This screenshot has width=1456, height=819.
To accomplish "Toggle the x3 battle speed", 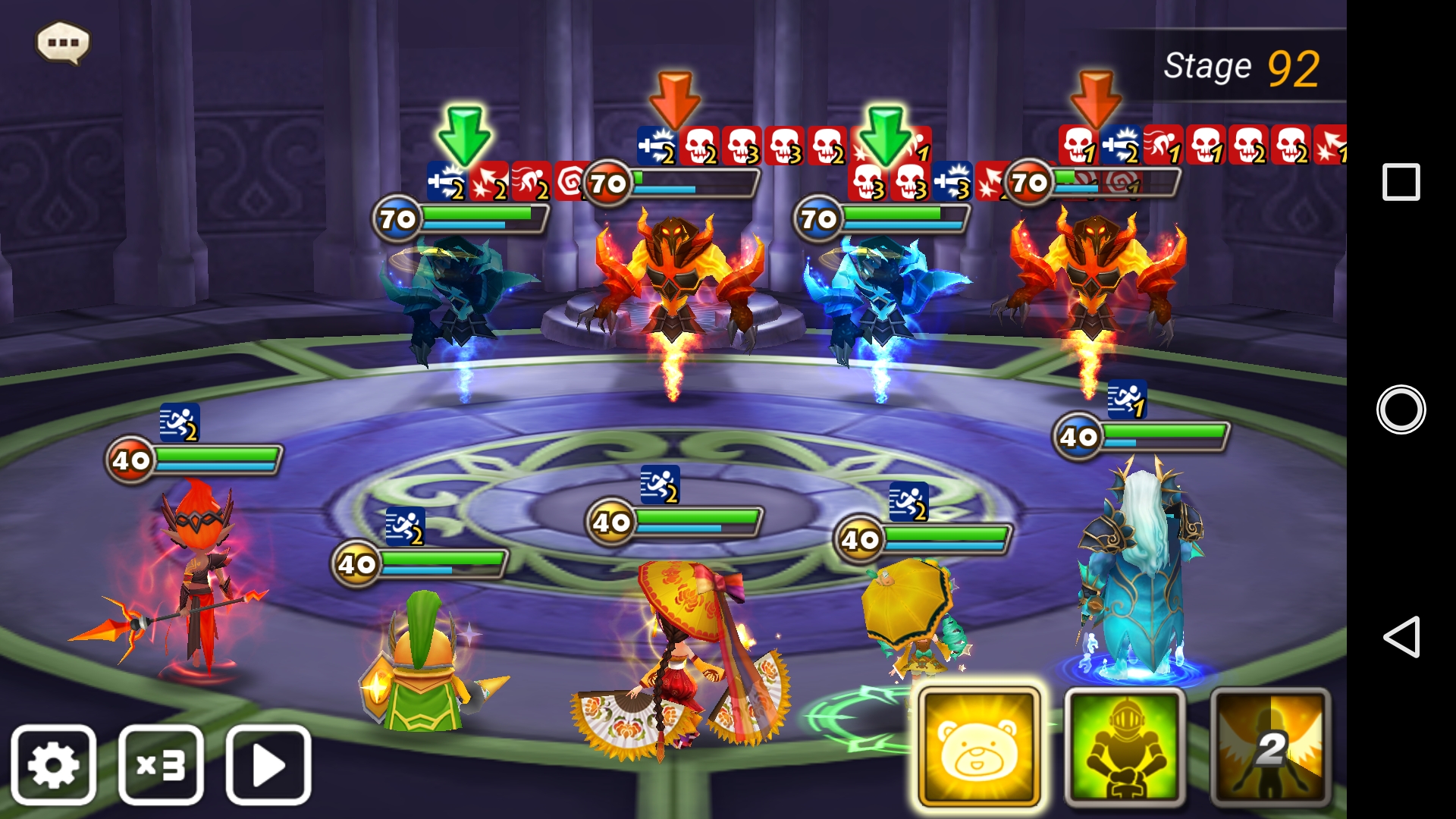I will (x=161, y=764).
